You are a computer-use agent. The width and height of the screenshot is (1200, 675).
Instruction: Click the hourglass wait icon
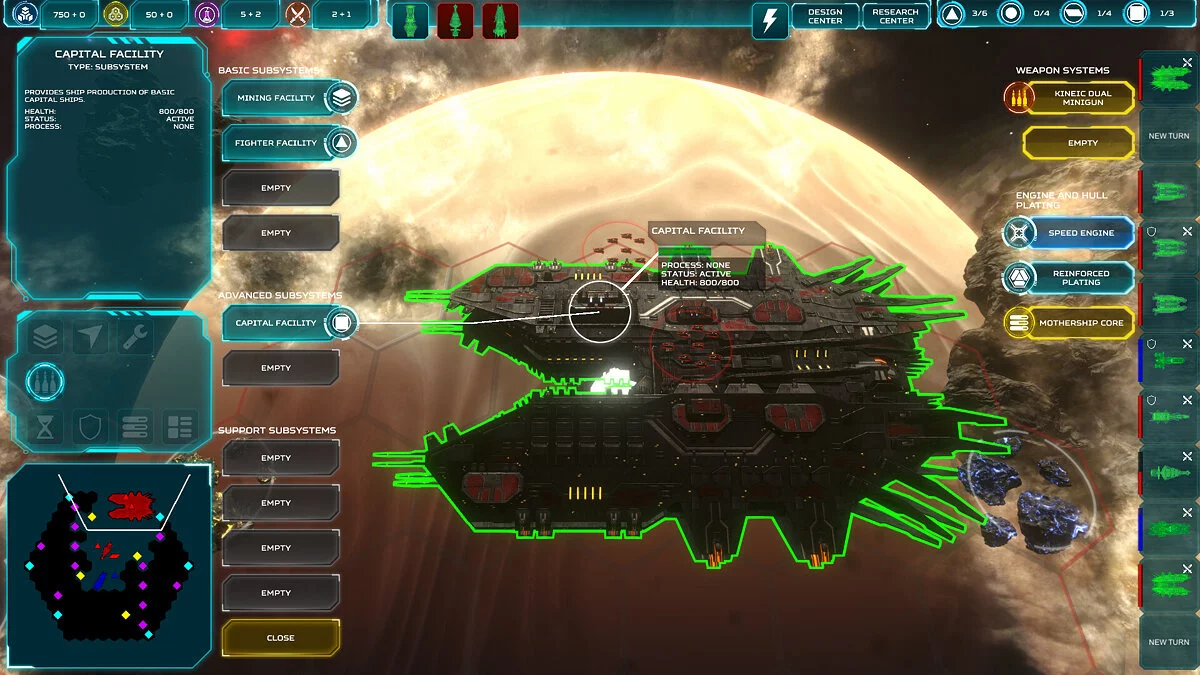pyautogui.click(x=45, y=428)
